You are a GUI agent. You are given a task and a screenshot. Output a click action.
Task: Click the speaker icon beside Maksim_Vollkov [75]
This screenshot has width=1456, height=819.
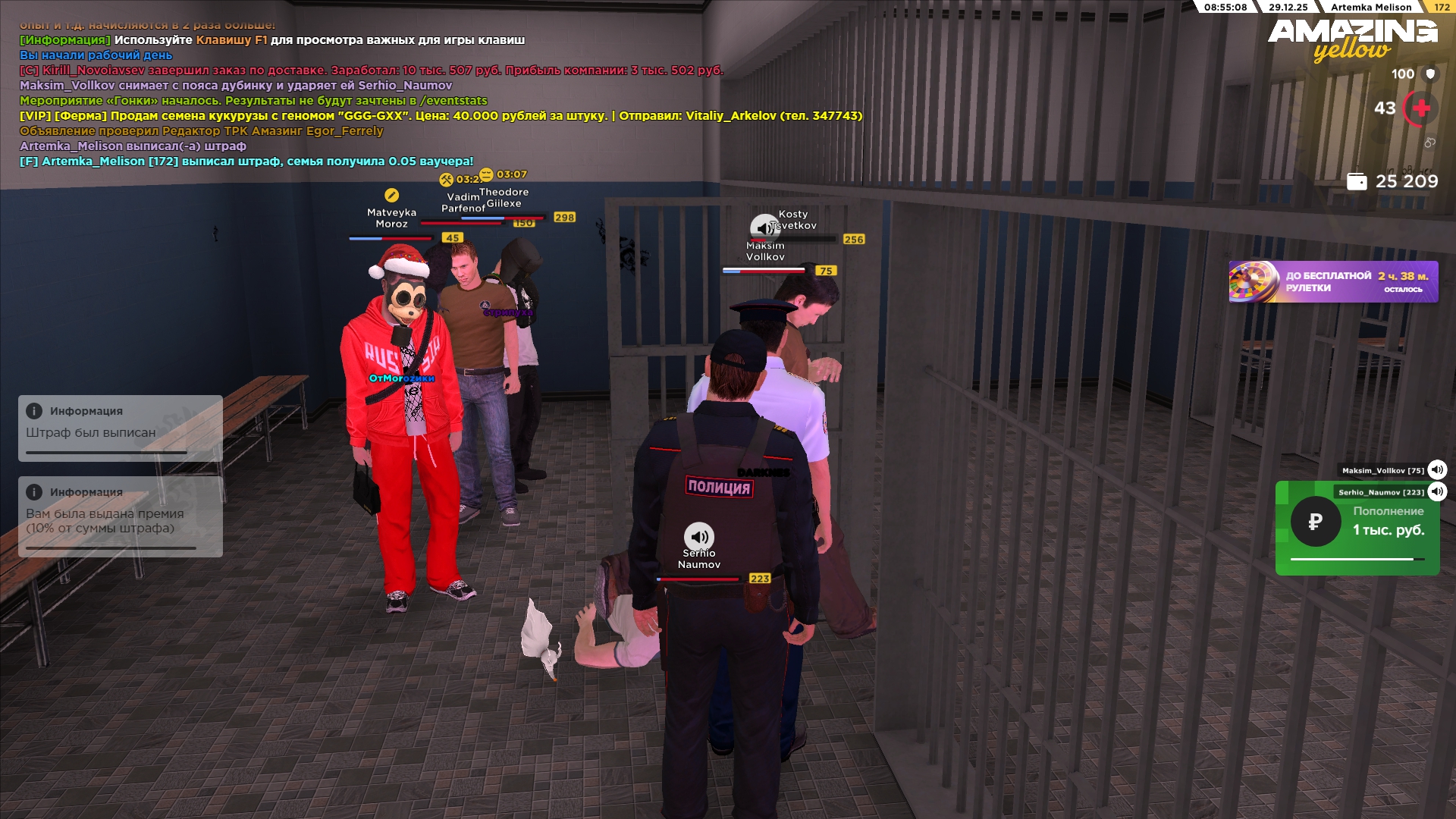pos(1437,470)
